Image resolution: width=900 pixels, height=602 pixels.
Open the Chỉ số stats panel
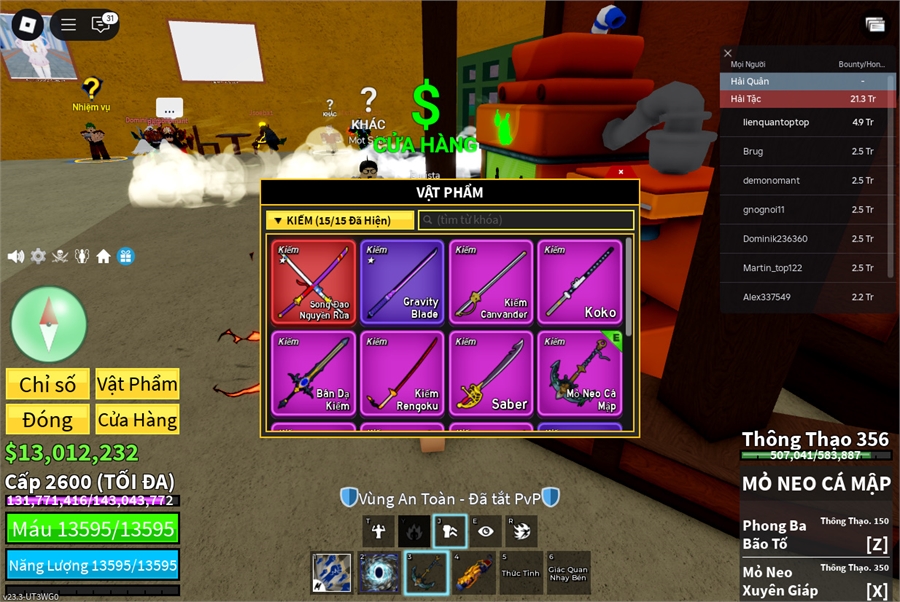[x=48, y=384]
